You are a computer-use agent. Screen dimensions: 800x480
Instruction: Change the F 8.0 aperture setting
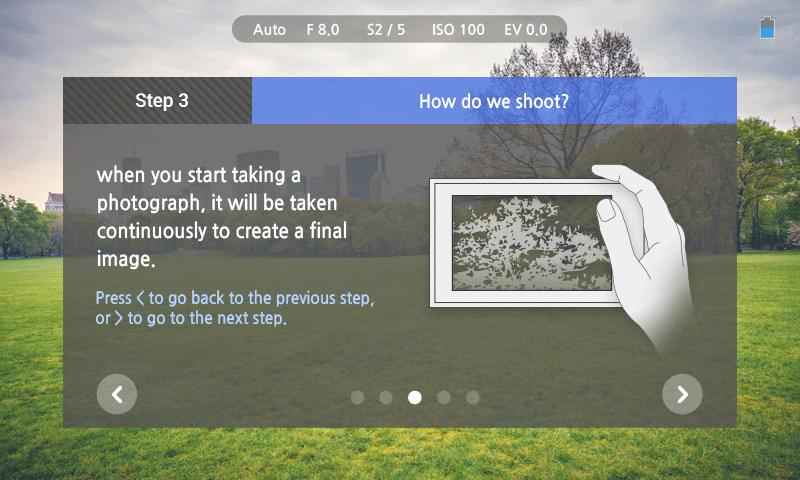(323, 30)
